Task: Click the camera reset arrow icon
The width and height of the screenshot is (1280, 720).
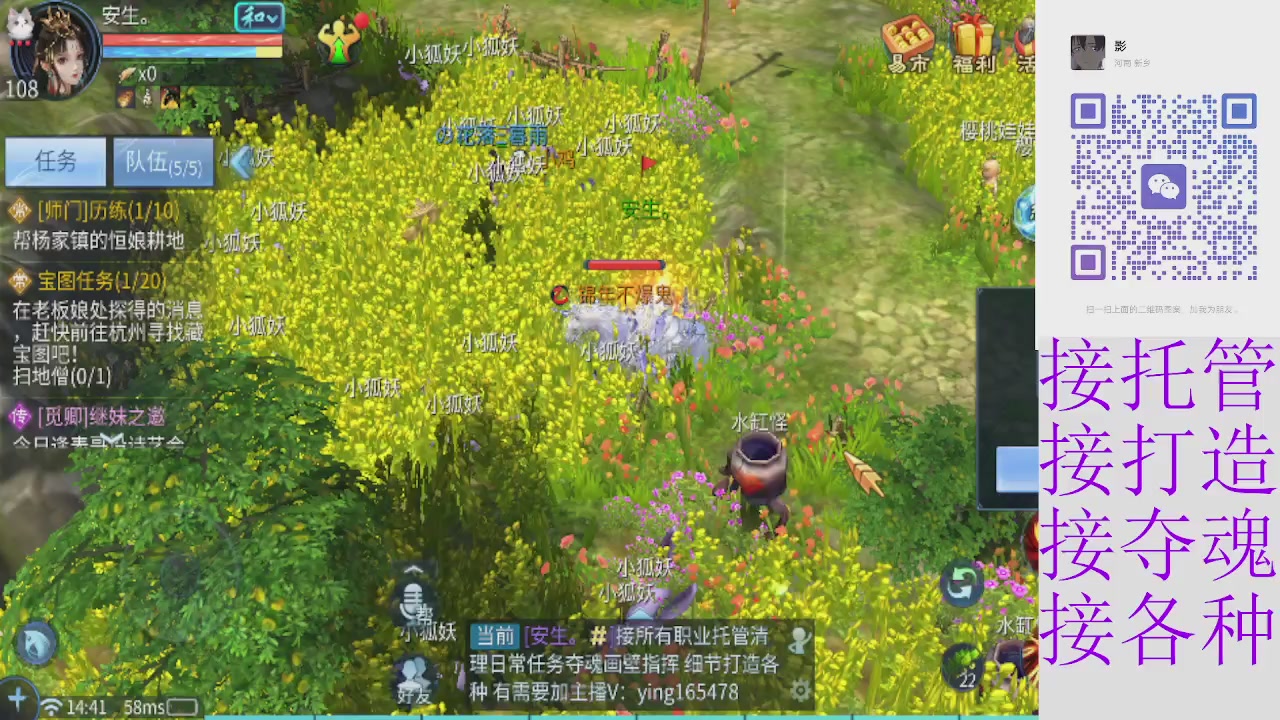Action: 961,586
